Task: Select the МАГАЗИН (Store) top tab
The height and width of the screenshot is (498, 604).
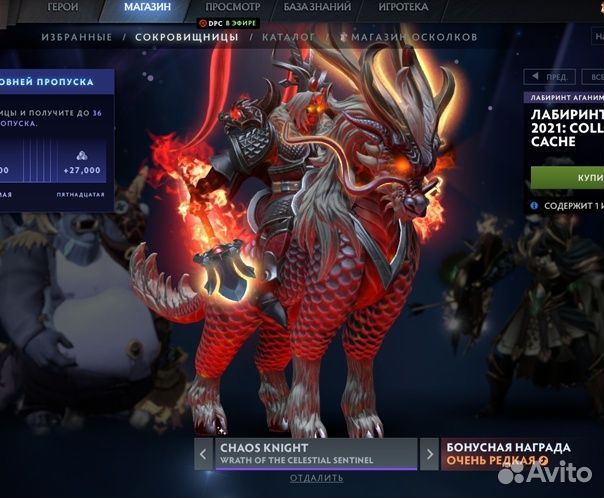Action: pyautogui.click(x=147, y=7)
